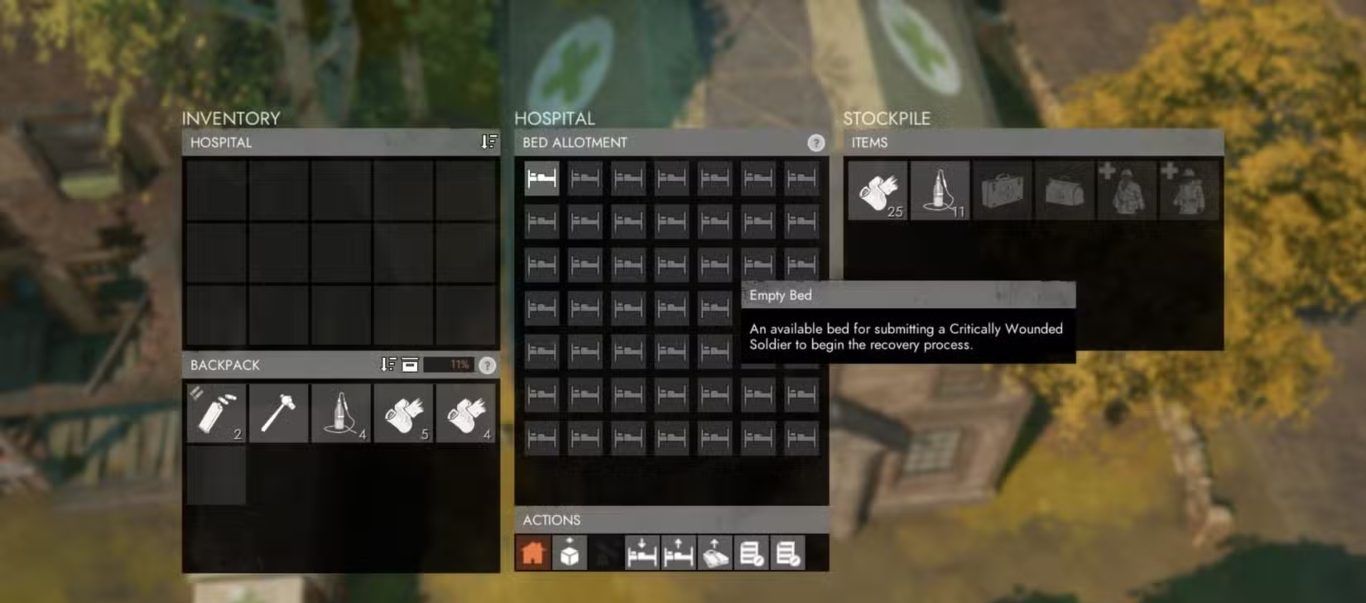The height and width of the screenshot is (603, 1366).
Task: Open the Bed Allotment help icon
Action: (x=816, y=143)
